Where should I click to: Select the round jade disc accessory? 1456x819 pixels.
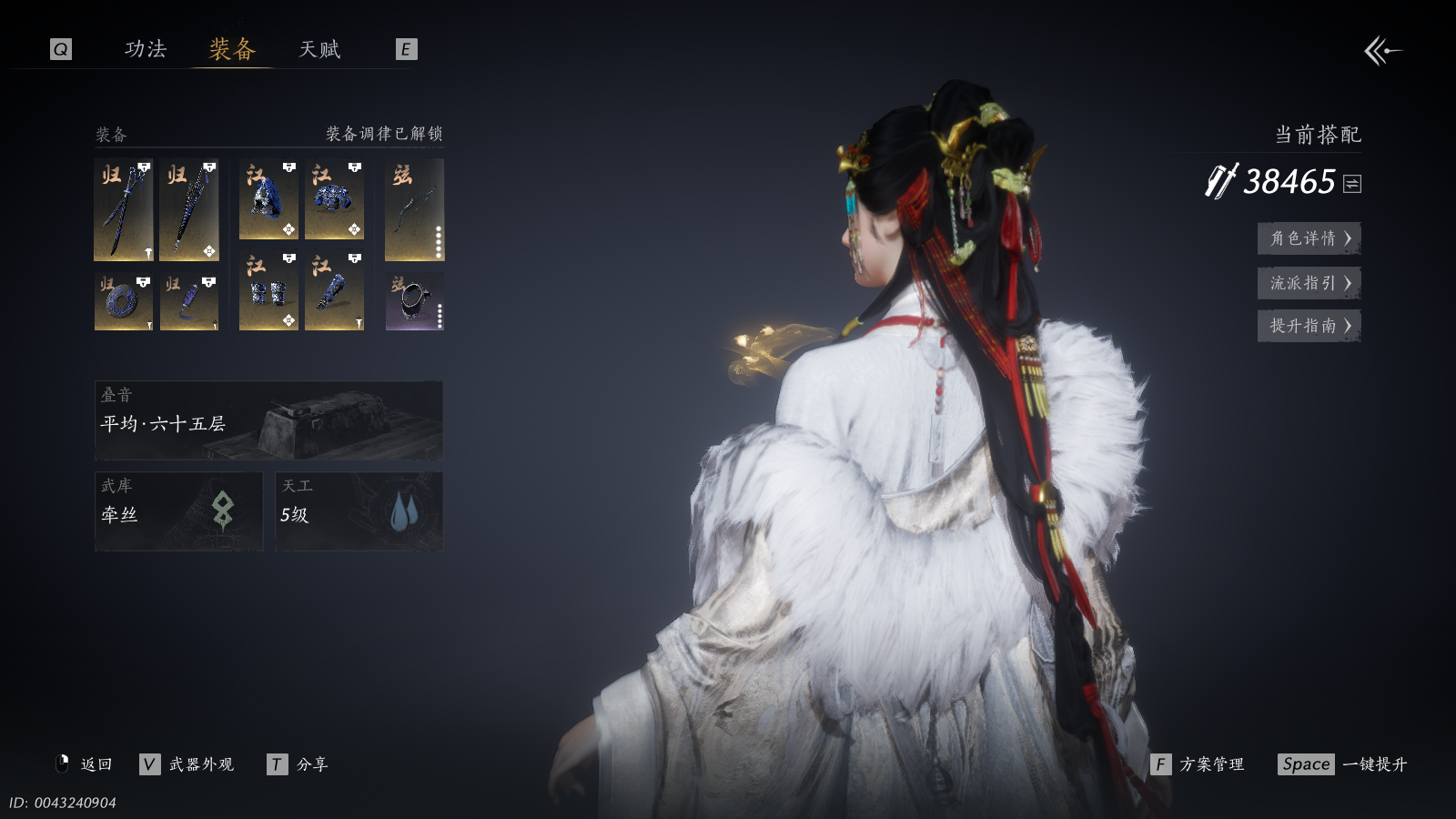pyautogui.click(x=123, y=301)
